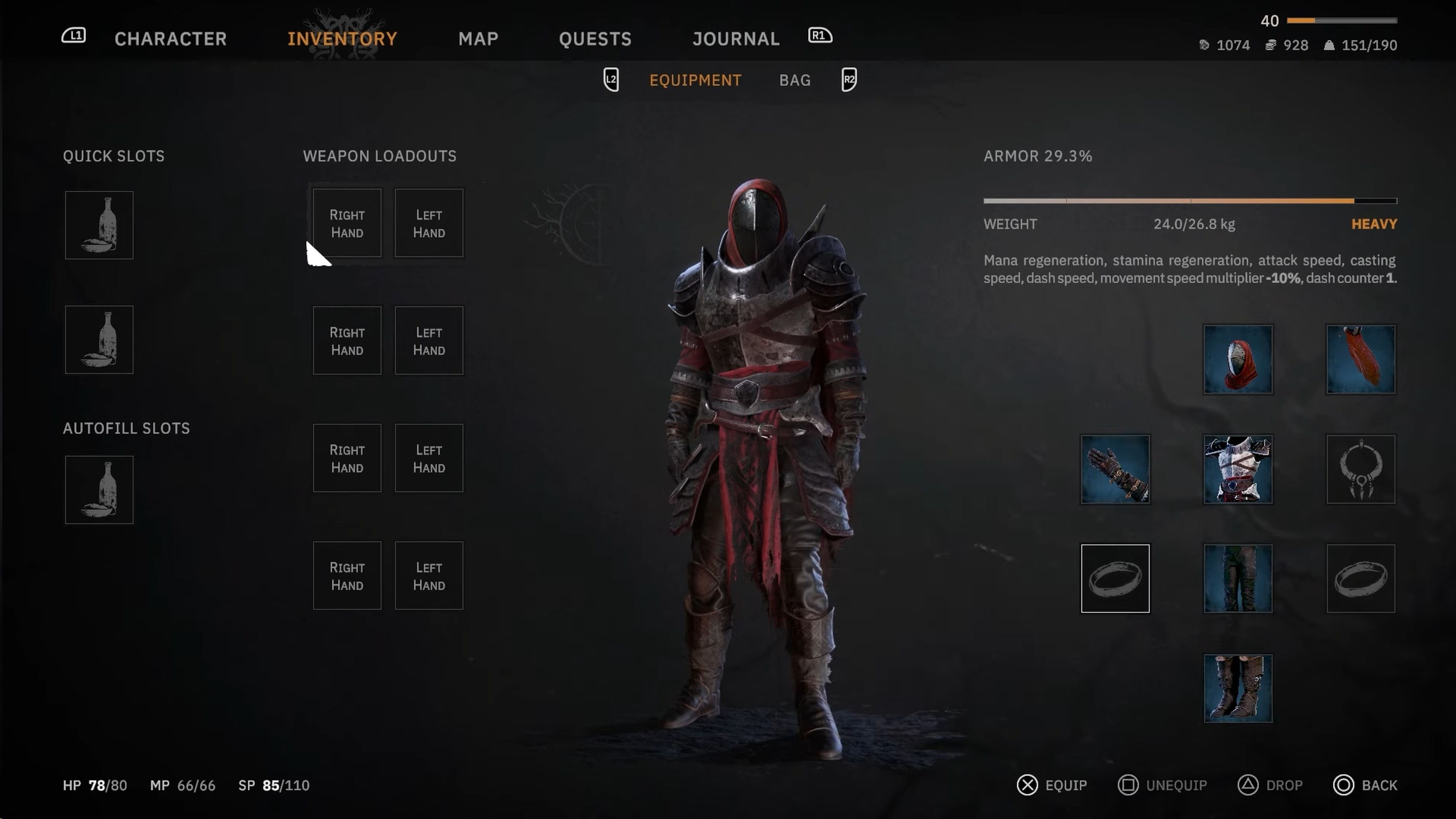Image resolution: width=1456 pixels, height=819 pixels.
Task: Pick the chest armor slot
Action: (x=1237, y=469)
